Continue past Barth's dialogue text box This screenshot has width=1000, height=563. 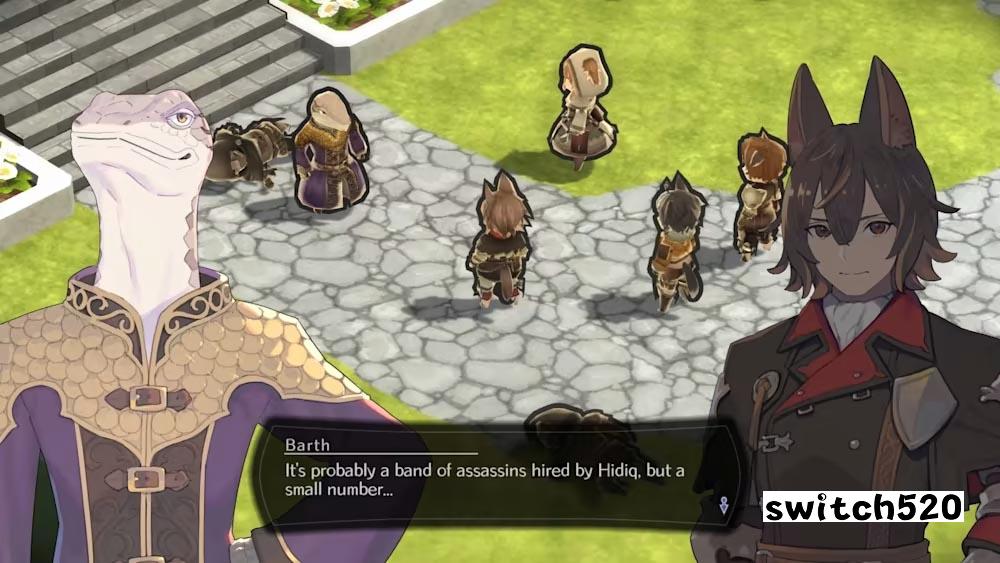(490, 480)
